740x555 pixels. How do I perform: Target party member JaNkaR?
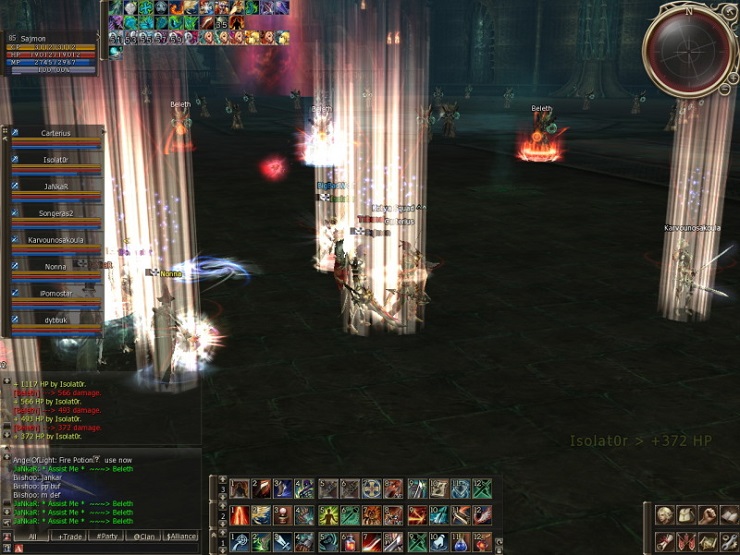(56, 186)
